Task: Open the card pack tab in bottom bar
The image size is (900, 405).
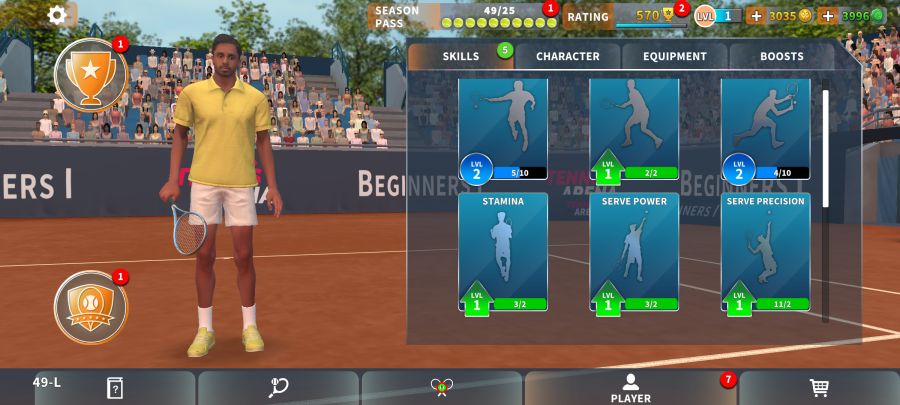Action: 115,388
